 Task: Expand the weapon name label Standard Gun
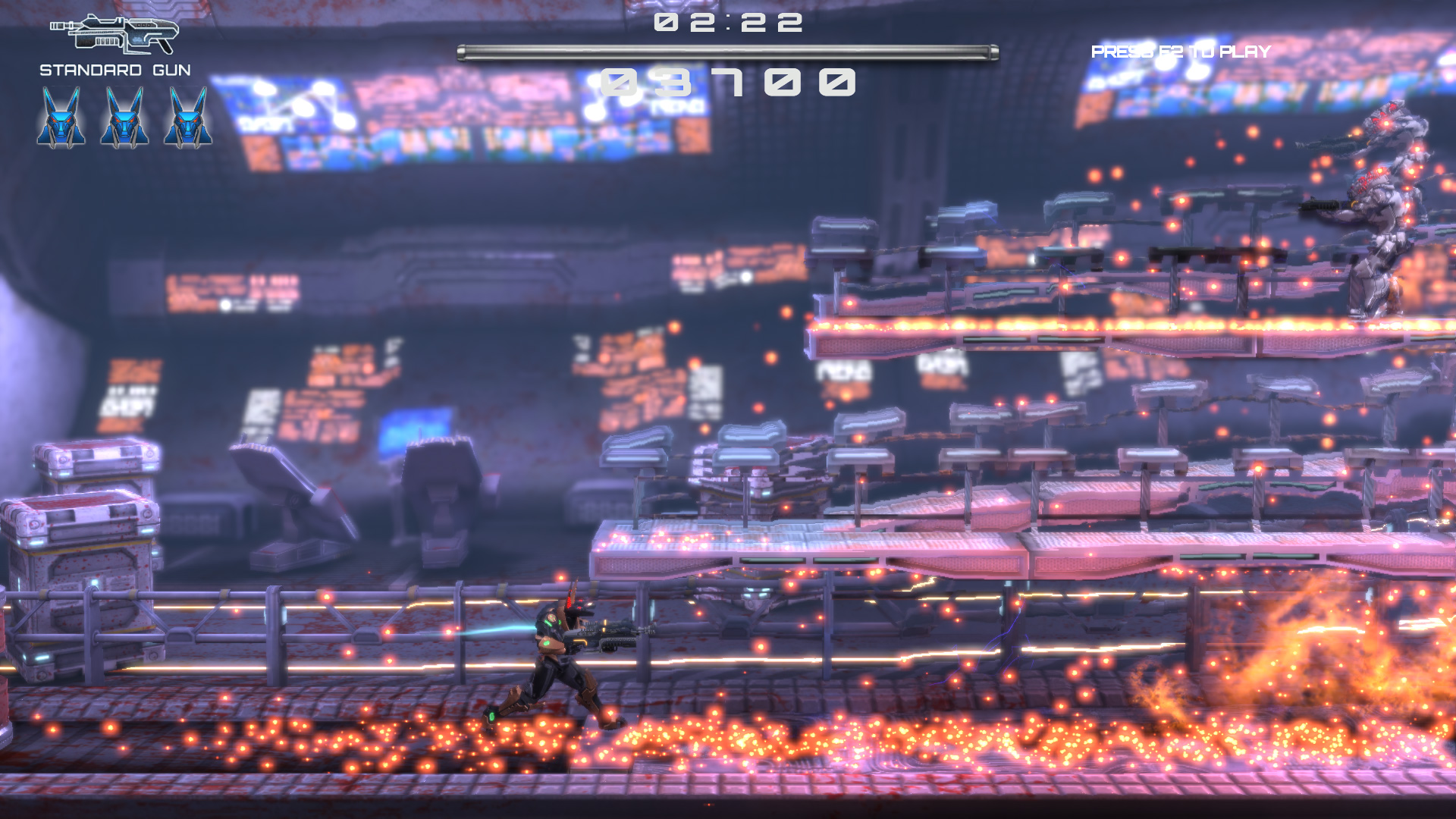coord(115,70)
